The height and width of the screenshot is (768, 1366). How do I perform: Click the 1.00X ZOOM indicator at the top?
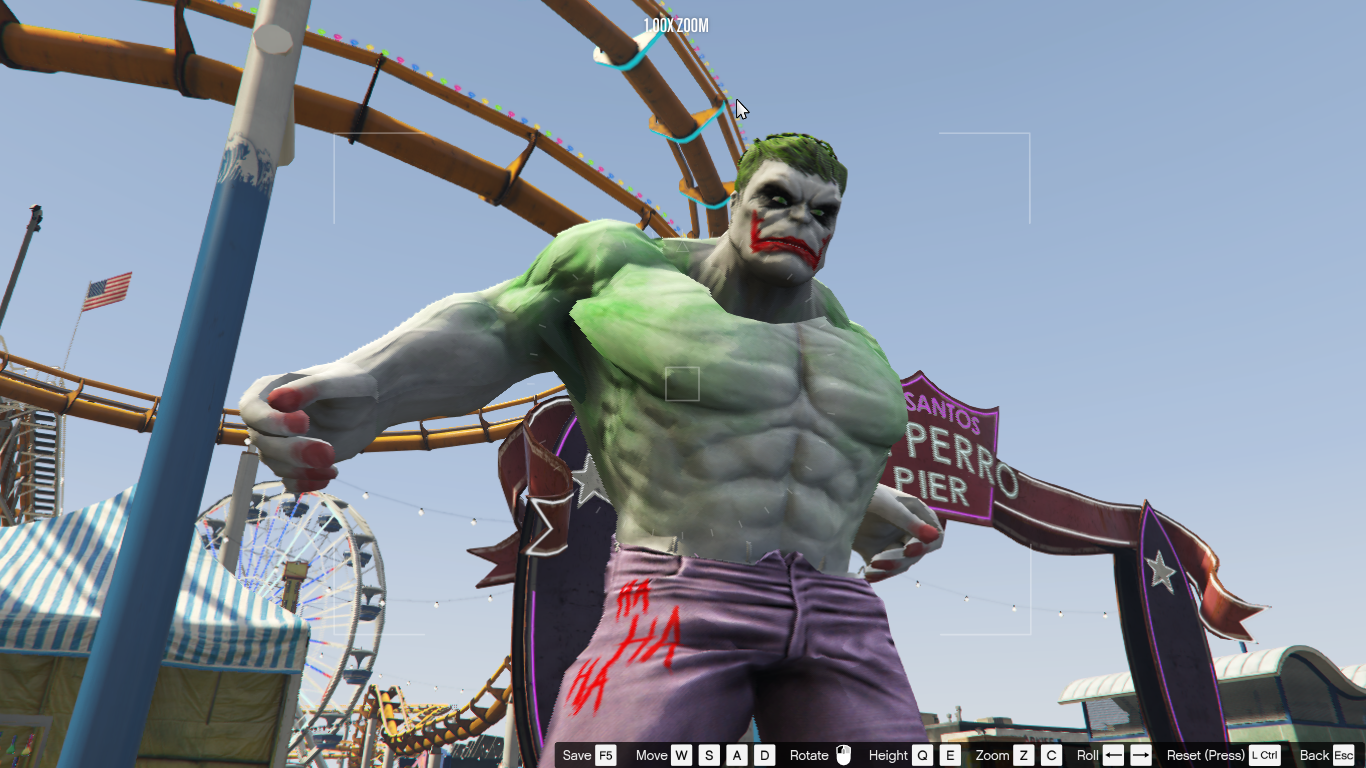tap(674, 27)
